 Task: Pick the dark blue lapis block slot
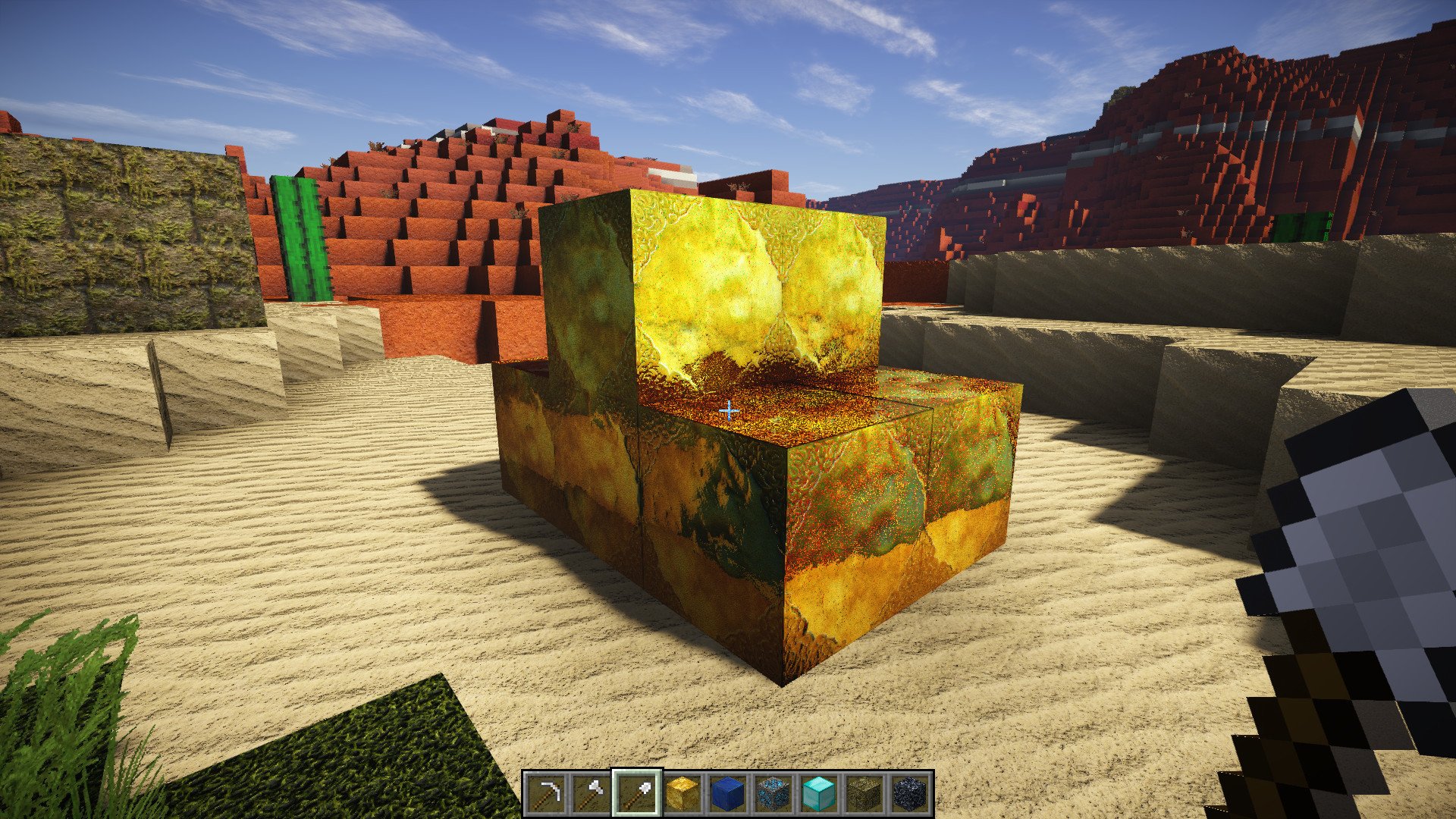pyautogui.click(x=728, y=793)
